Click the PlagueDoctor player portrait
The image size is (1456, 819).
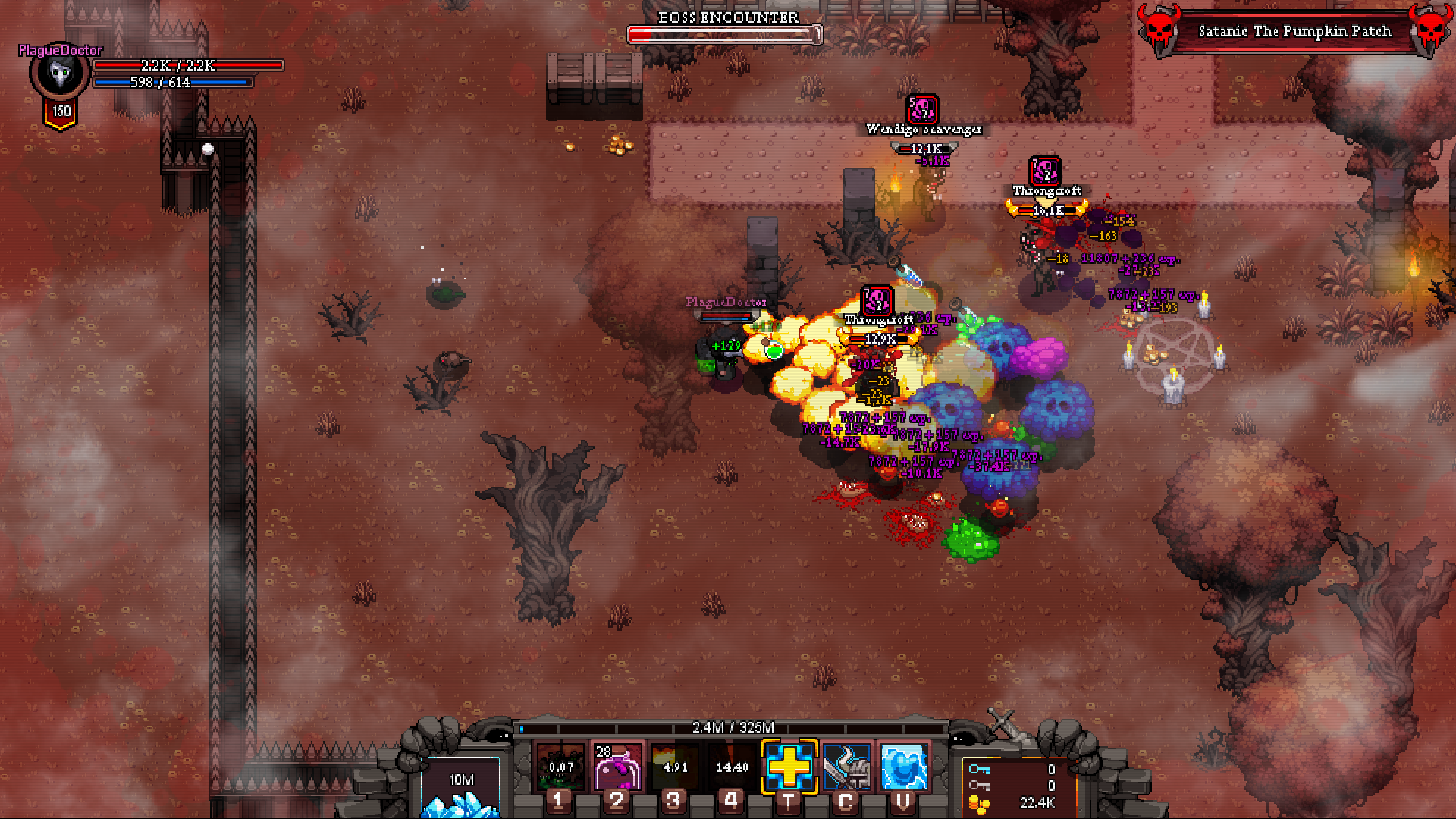pos(59,74)
